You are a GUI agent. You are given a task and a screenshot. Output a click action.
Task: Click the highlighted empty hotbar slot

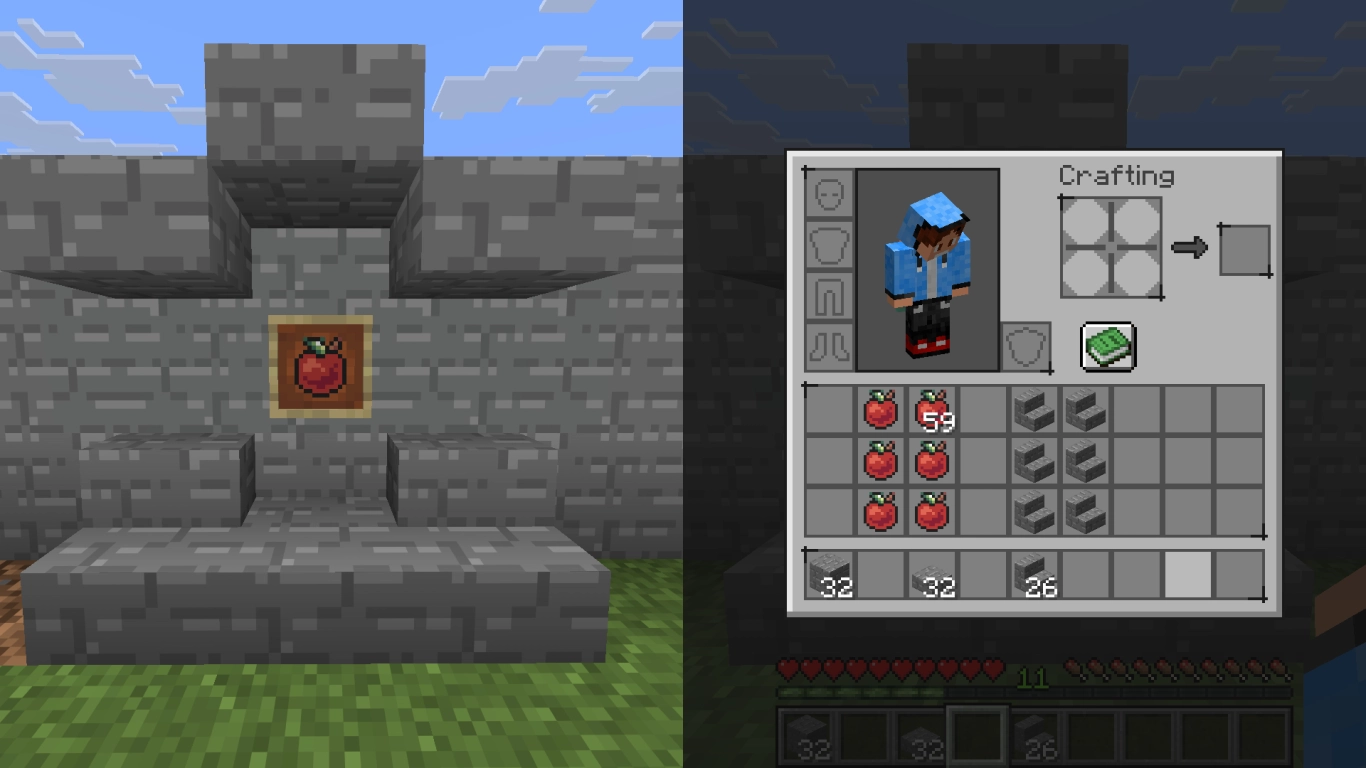click(1186, 572)
